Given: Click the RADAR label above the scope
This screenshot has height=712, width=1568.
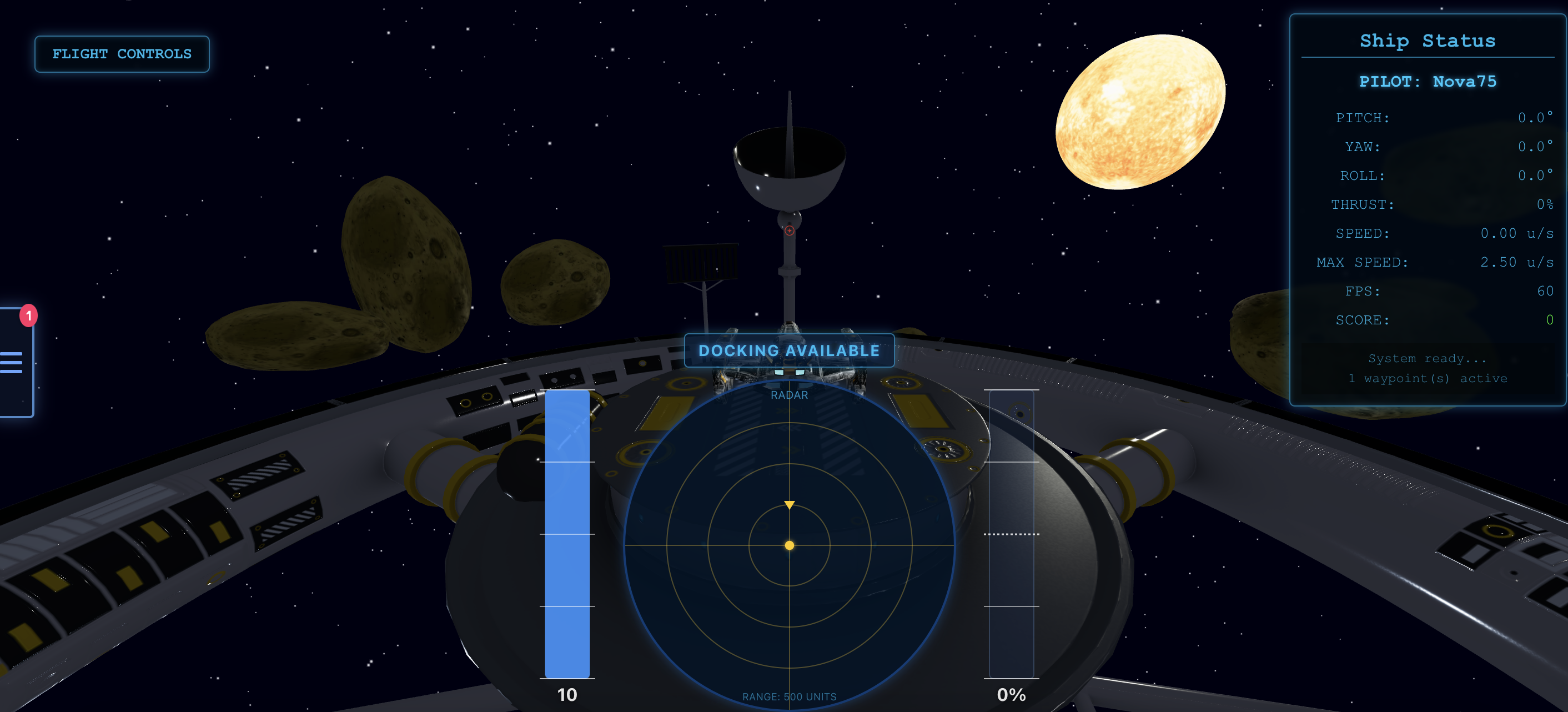Looking at the screenshot, I should tap(789, 395).
